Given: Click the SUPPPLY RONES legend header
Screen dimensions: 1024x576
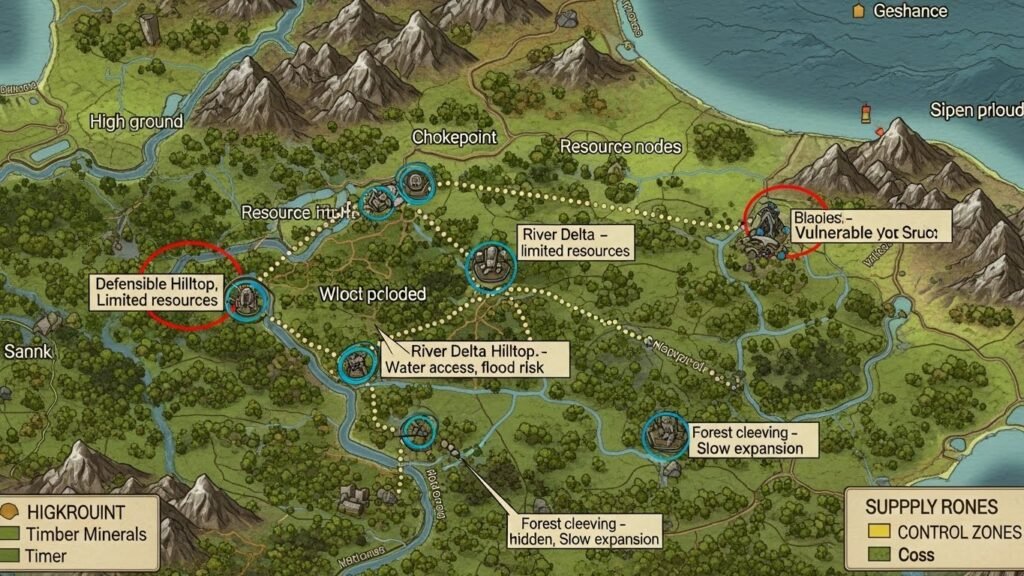Looking at the screenshot, I should pos(931,506).
